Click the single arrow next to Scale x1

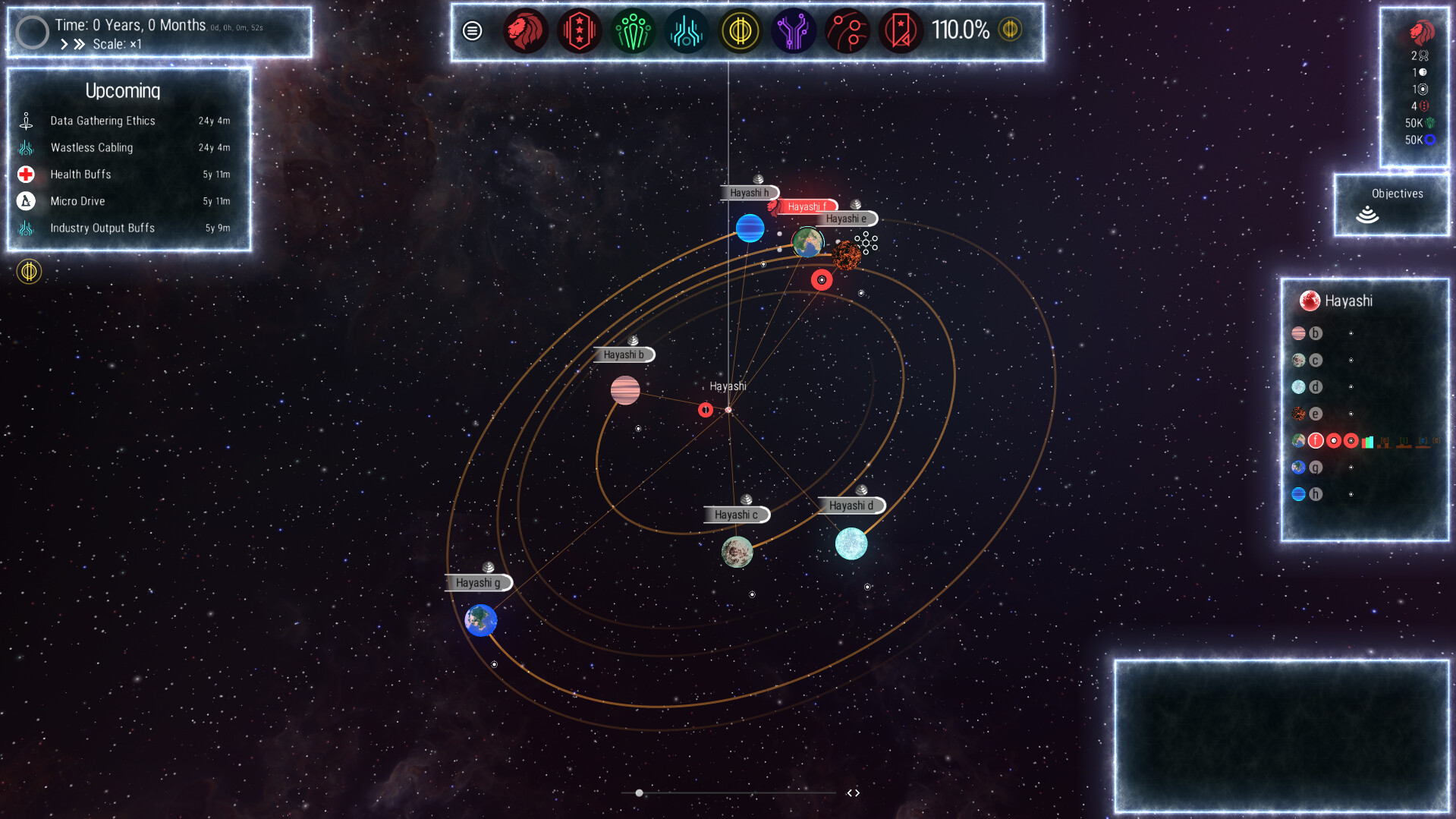pyautogui.click(x=64, y=43)
